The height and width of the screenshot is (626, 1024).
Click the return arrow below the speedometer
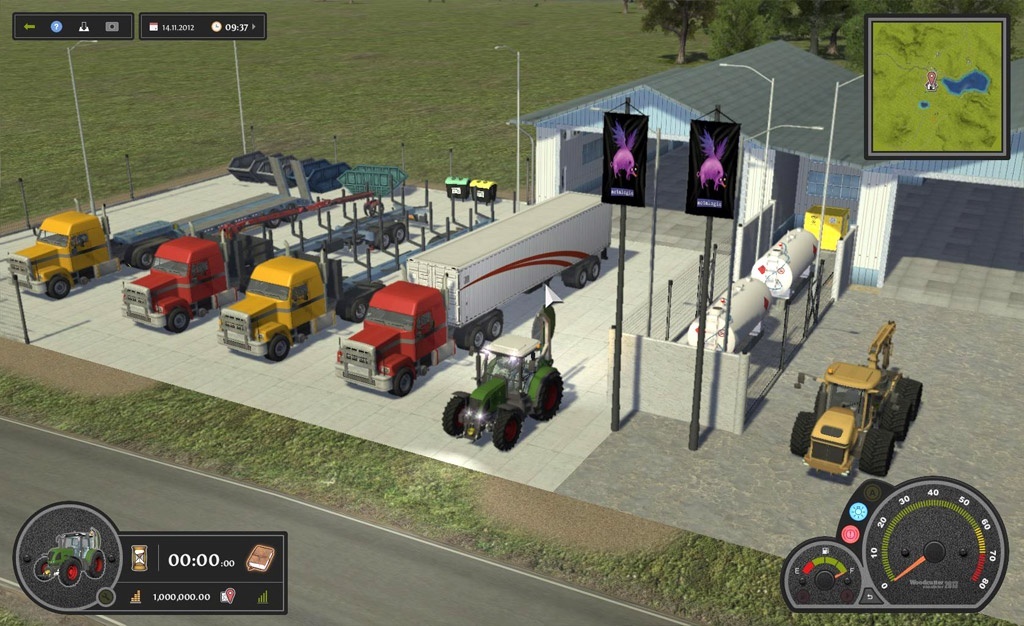[869, 597]
